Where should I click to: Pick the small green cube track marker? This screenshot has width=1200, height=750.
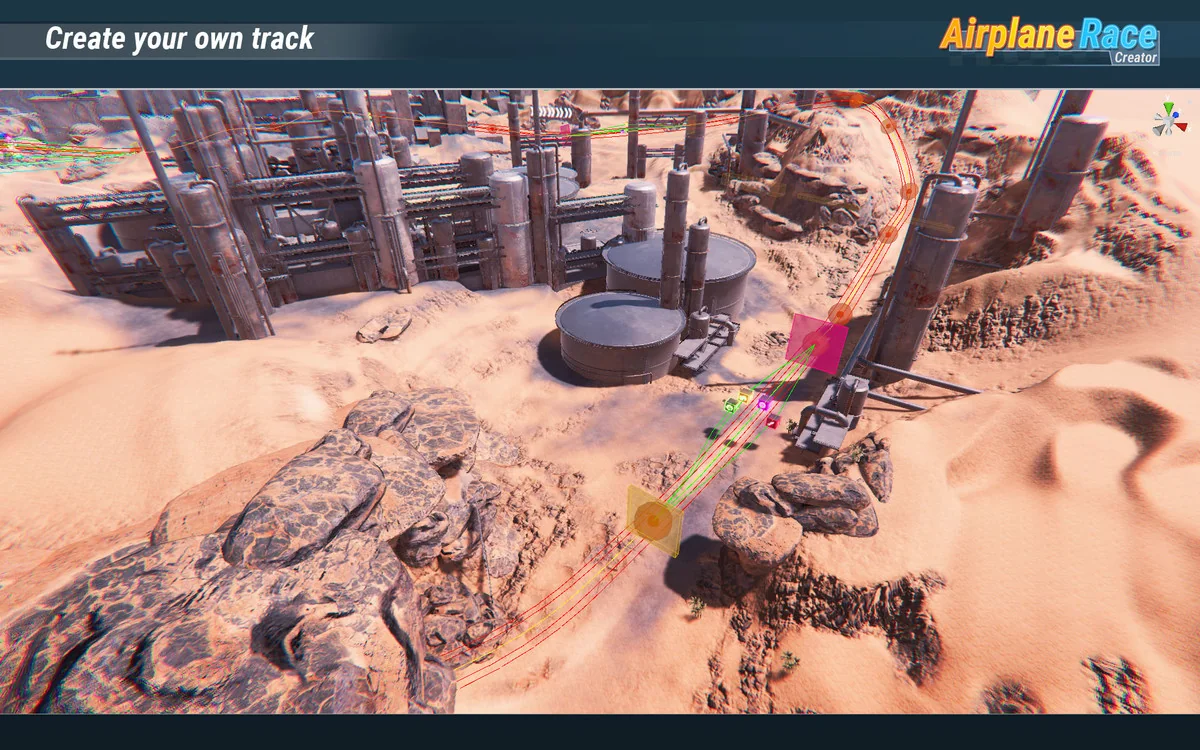731,407
